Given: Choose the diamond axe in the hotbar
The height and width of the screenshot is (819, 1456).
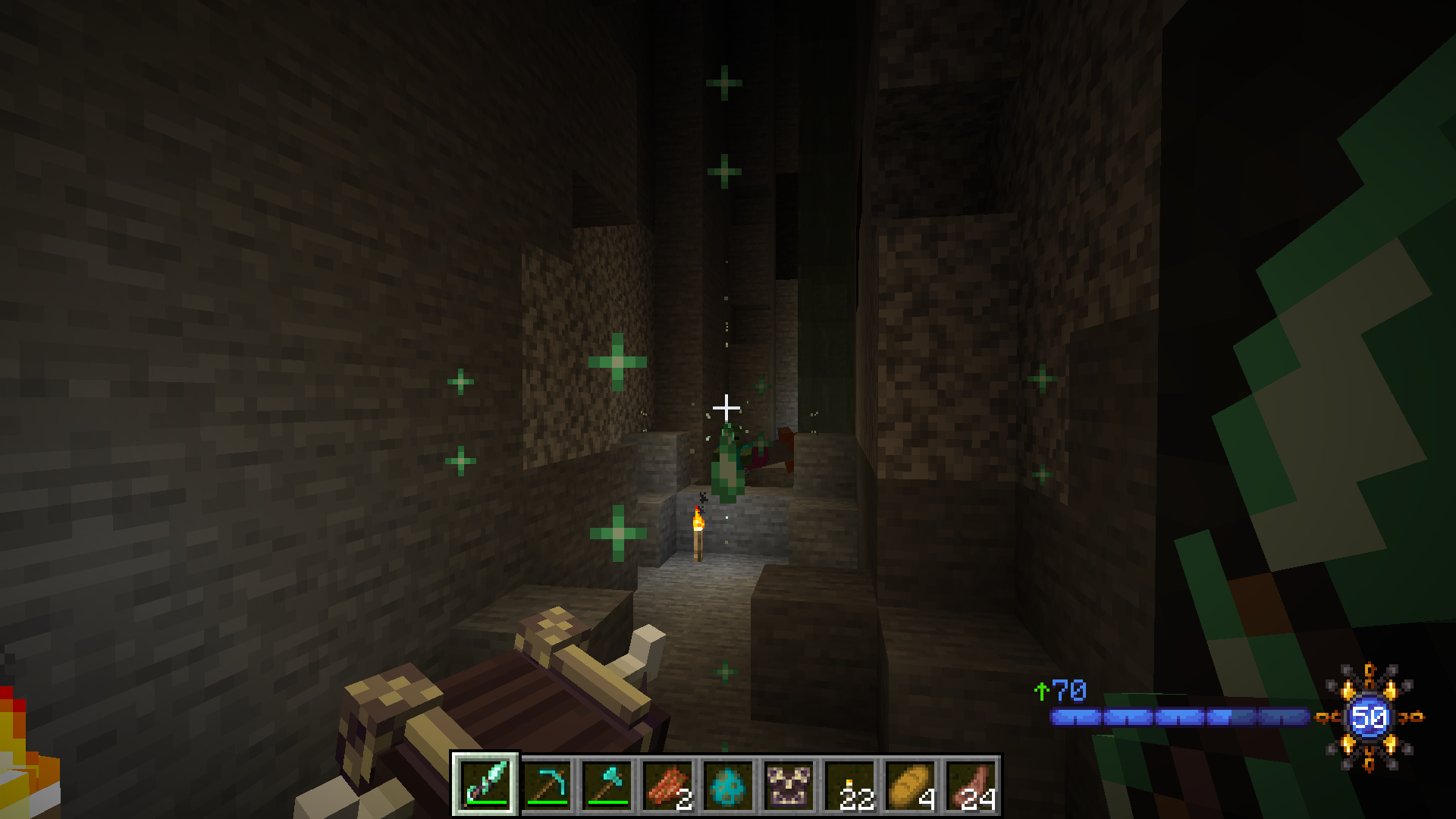Looking at the screenshot, I should pyautogui.click(x=607, y=785).
